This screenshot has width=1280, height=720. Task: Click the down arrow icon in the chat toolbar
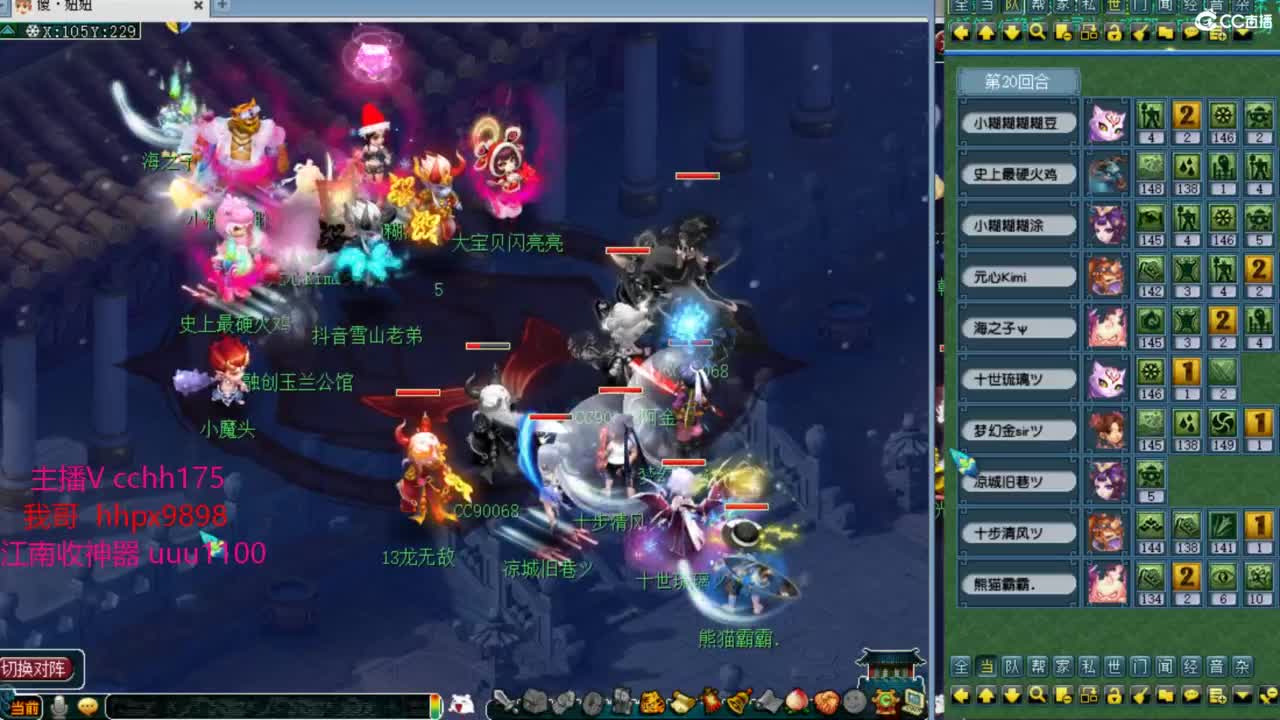(1013, 33)
